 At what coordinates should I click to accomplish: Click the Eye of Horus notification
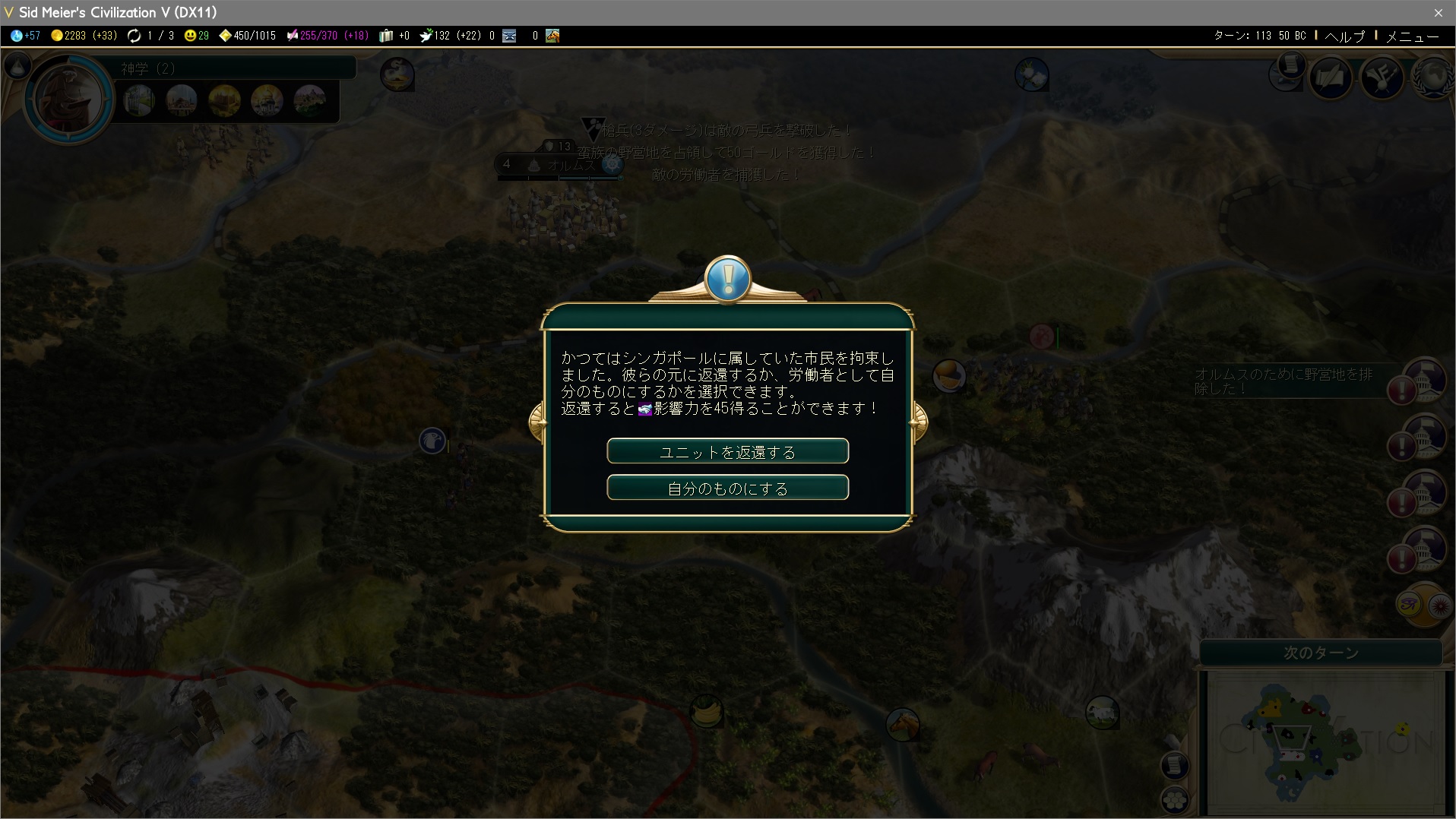pos(1410,605)
